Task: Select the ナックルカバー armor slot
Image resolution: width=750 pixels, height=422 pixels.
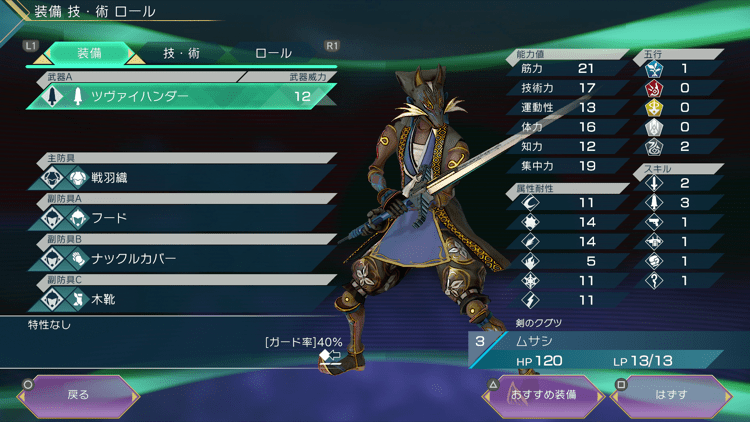Action: click(x=180, y=258)
